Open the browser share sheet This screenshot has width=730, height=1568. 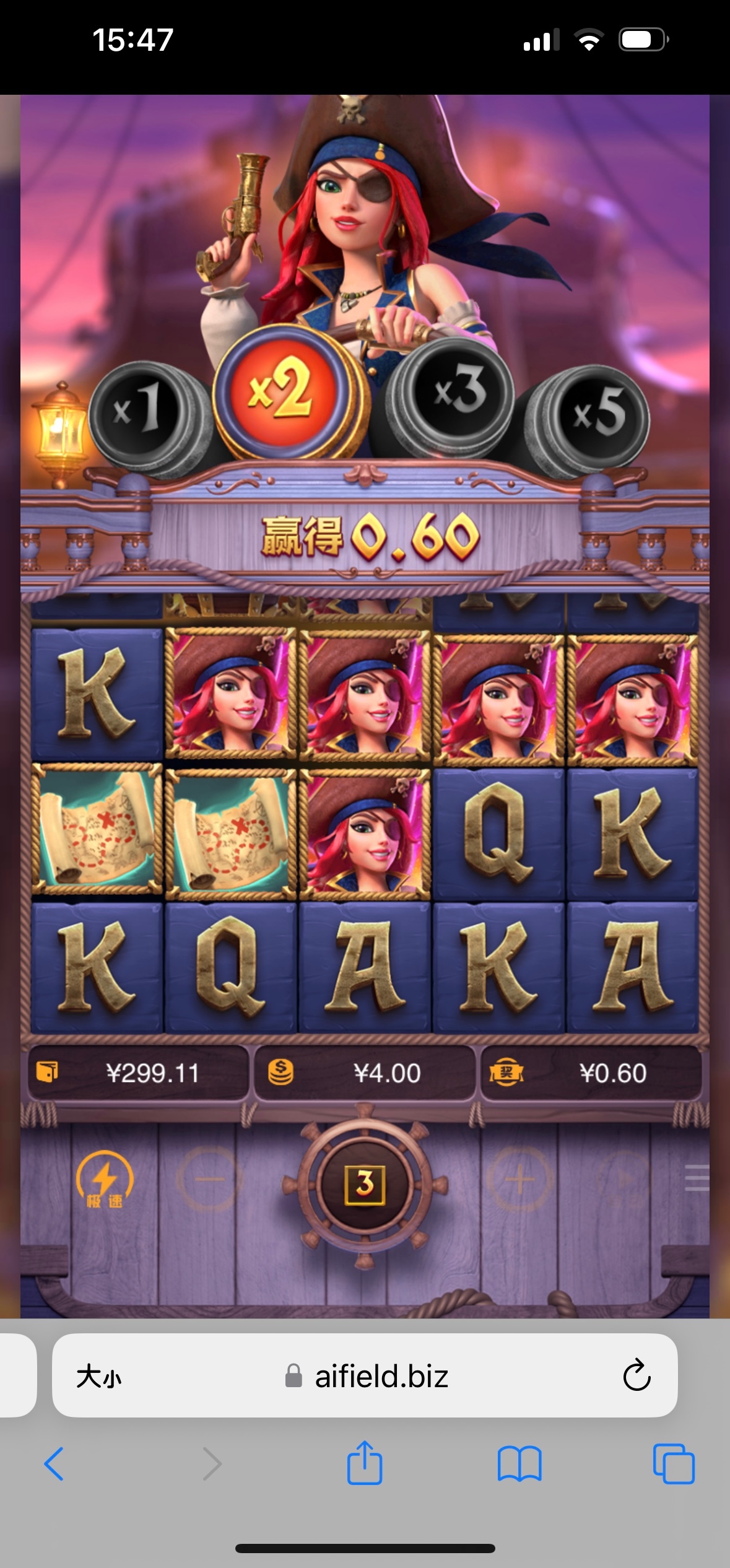365,1463
